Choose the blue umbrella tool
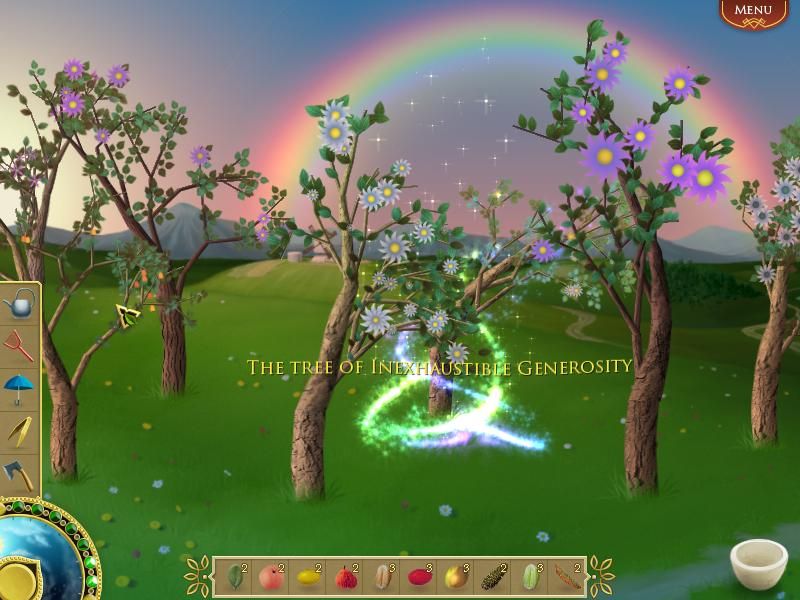Screen dimensions: 800x600 click(x=18, y=387)
